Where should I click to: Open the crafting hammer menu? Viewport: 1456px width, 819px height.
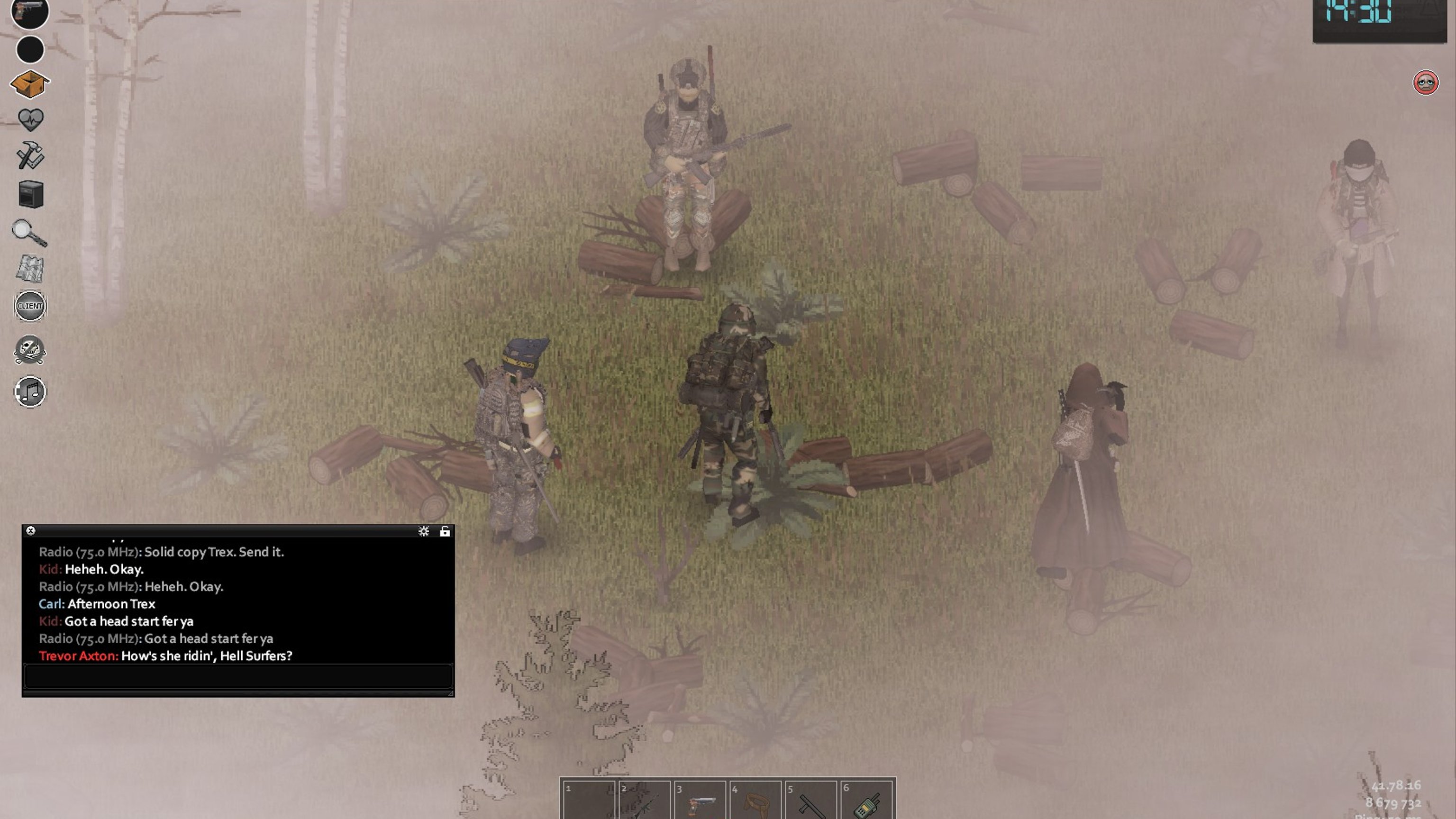[x=30, y=155]
